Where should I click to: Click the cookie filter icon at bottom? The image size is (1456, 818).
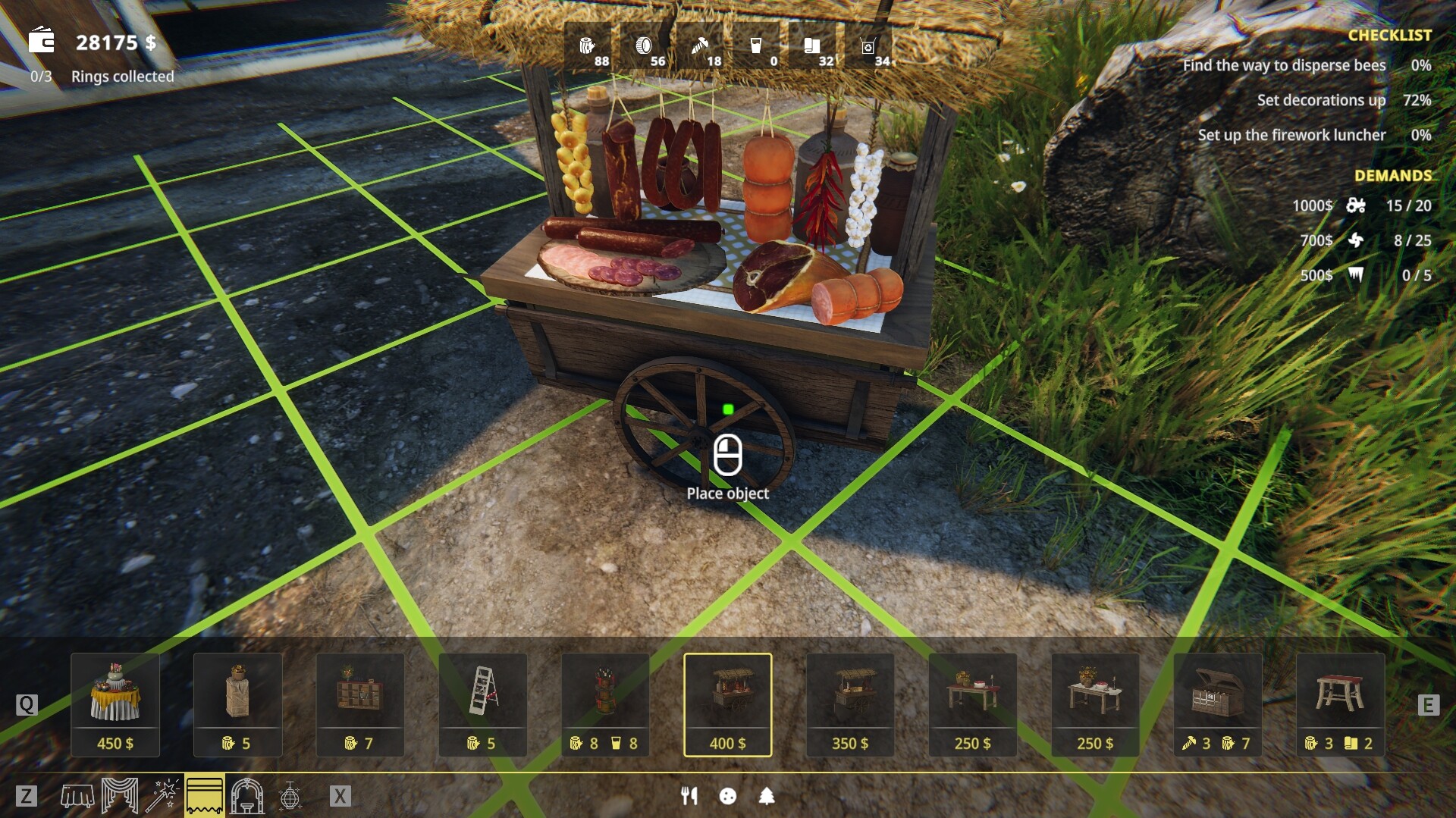728,797
